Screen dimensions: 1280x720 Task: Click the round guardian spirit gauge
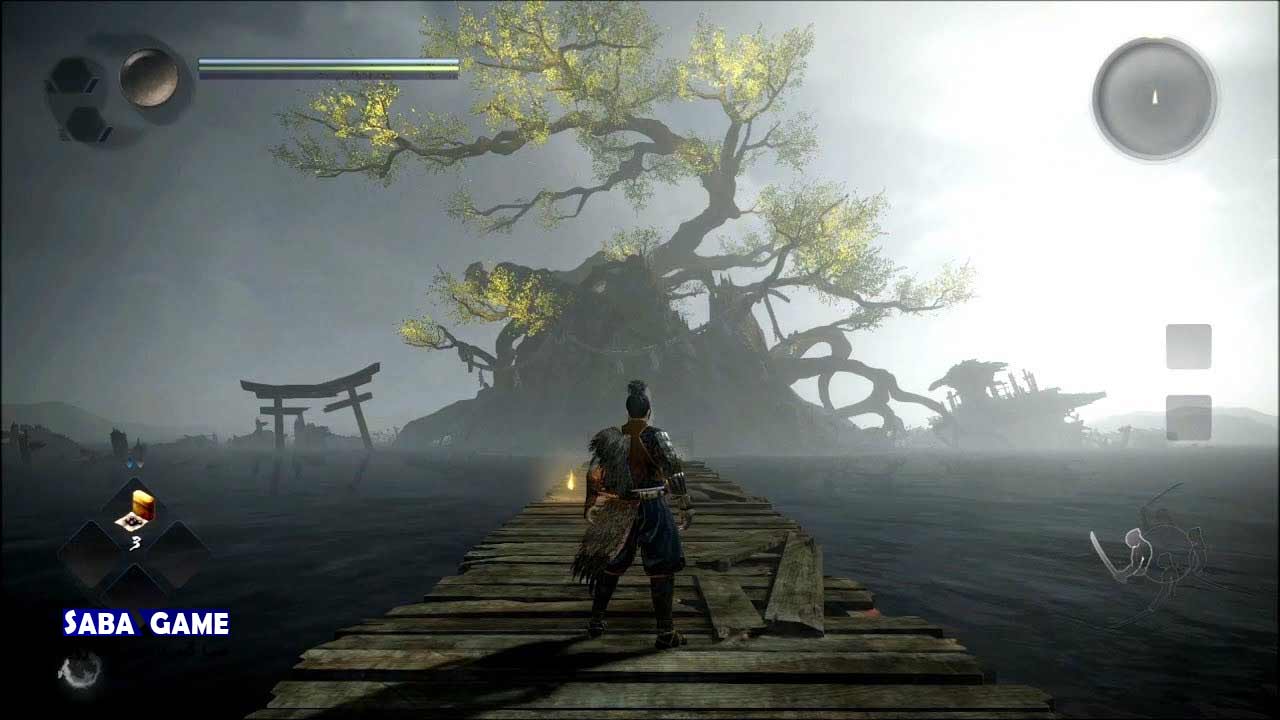[149, 77]
